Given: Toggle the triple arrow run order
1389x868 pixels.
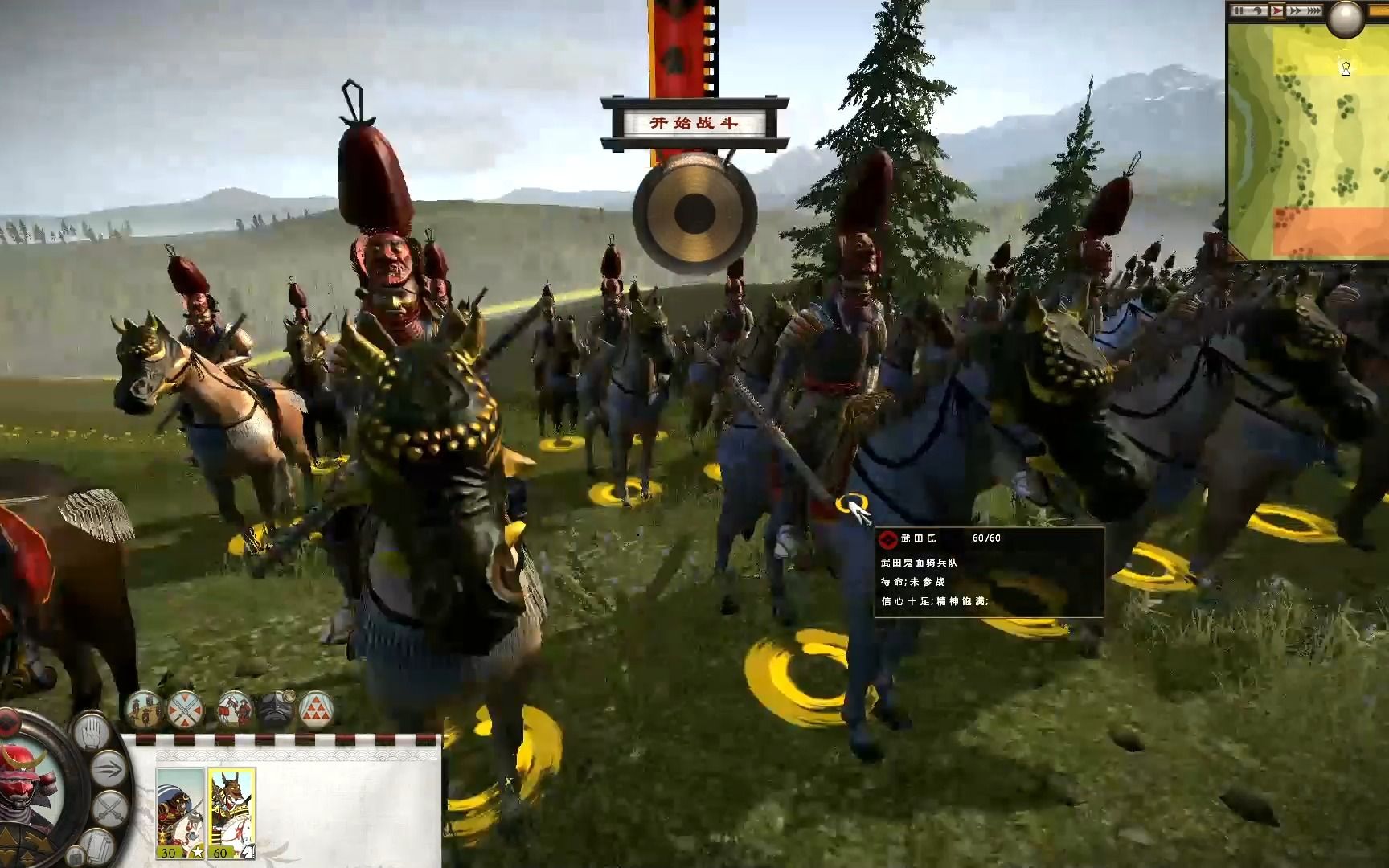Looking at the screenshot, I should [109, 769].
